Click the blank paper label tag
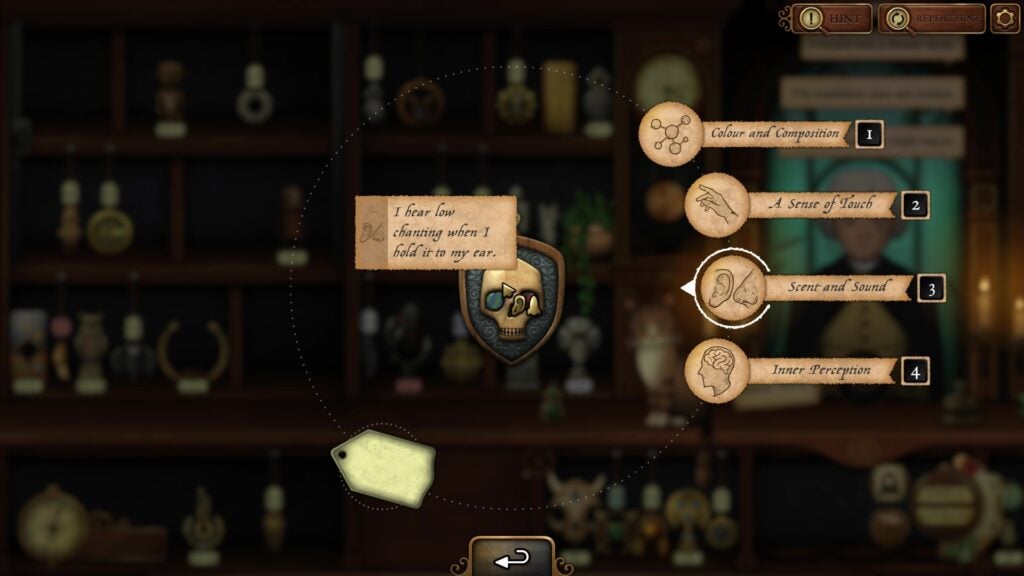1024x576 pixels. (384, 467)
